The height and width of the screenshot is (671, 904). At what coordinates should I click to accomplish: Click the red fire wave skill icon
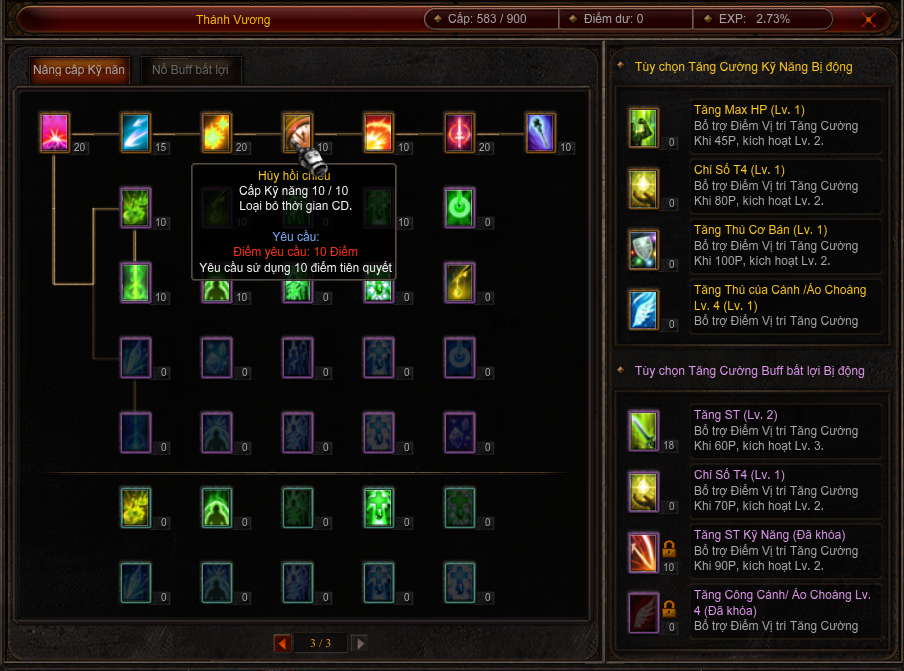pos(378,132)
